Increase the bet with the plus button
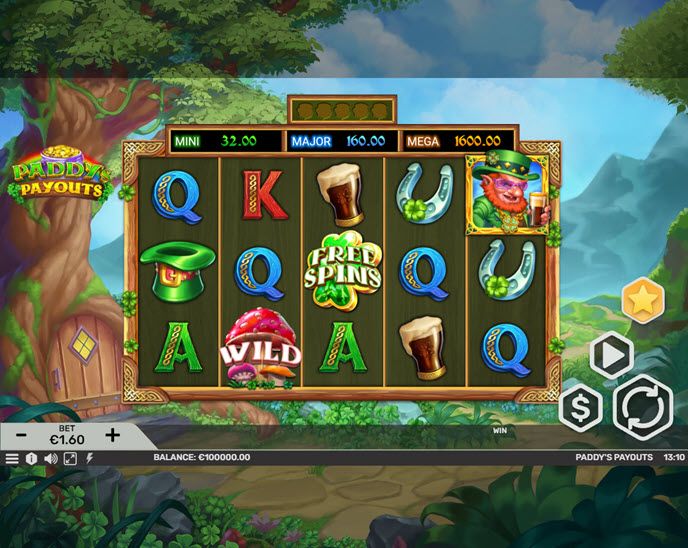This screenshot has height=548, width=688. tap(113, 435)
